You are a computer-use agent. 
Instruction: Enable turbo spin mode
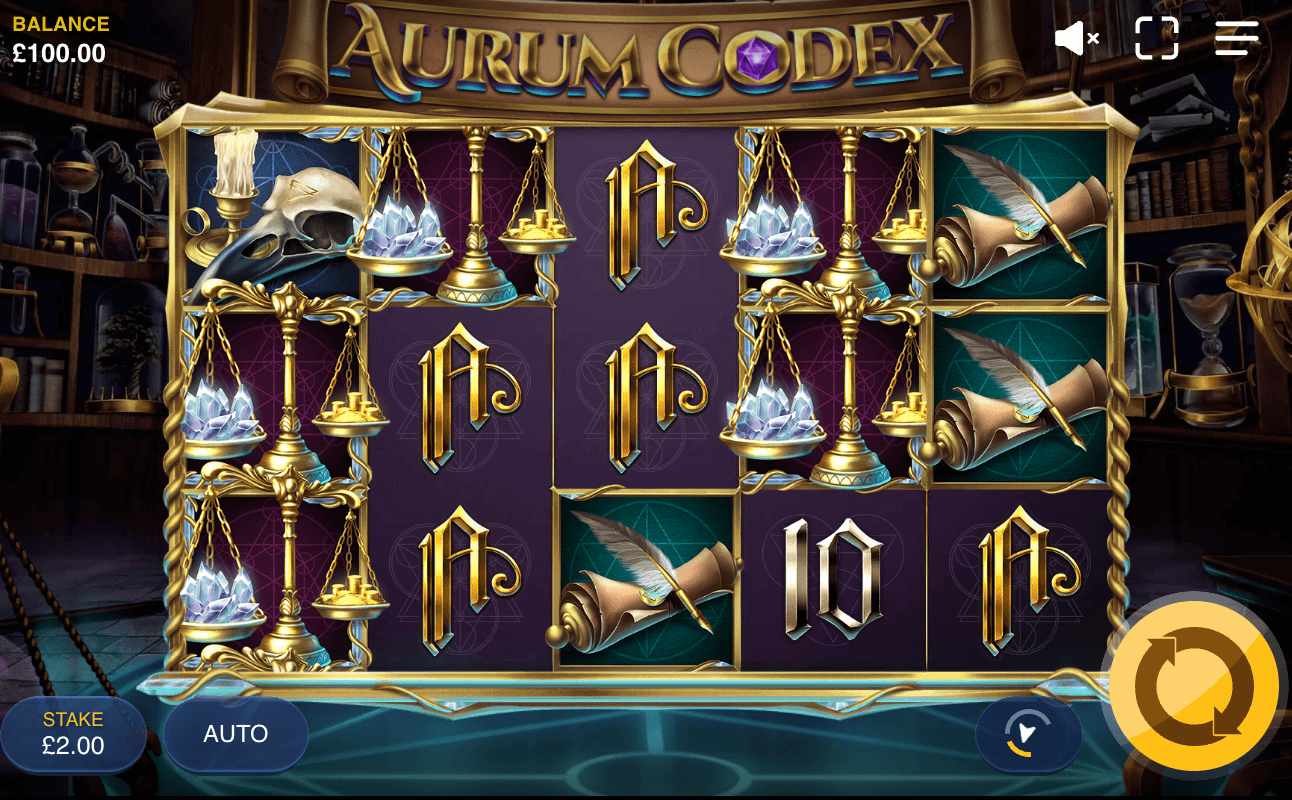click(1029, 732)
